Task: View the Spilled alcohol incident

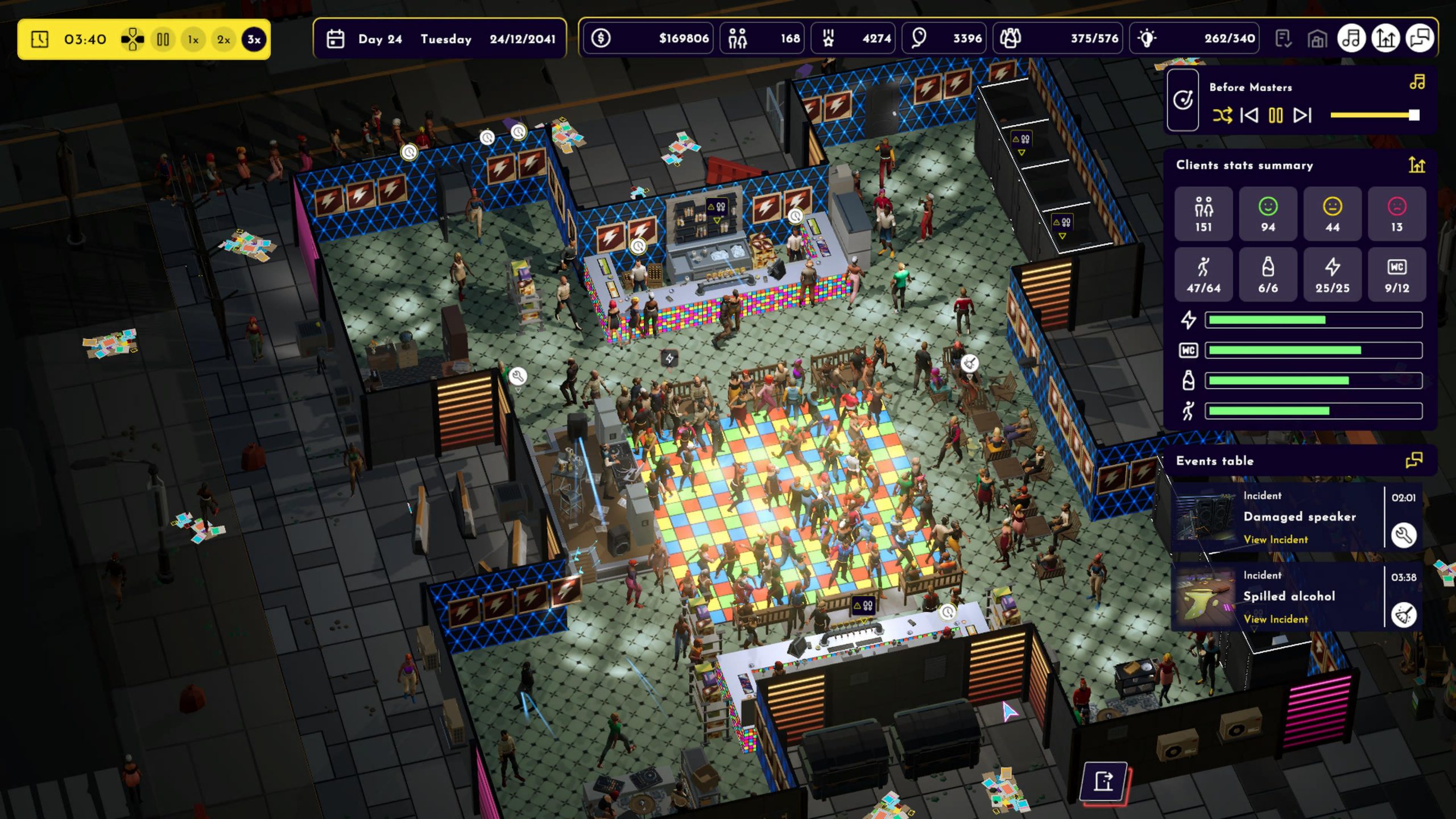Action: coord(1275,619)
